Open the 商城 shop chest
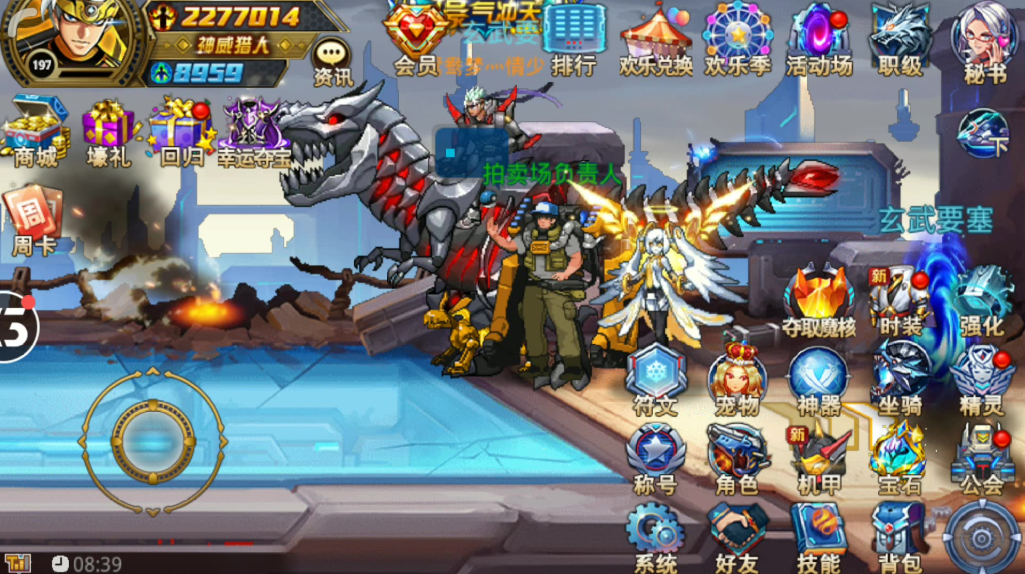The width and height of the screenshot is (1025, 574). [35, 130]
